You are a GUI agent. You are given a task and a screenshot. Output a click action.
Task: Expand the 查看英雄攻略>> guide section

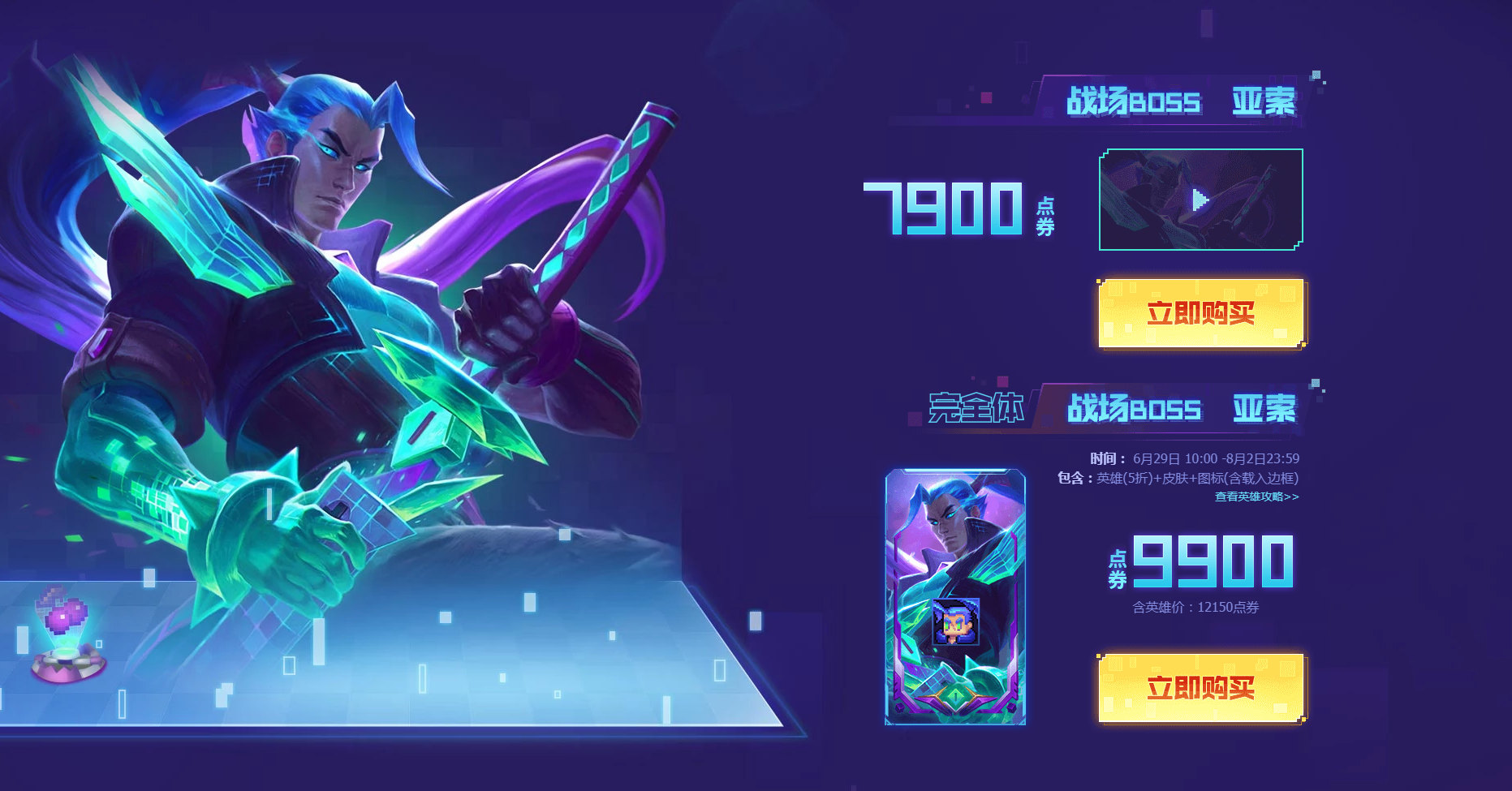pos(1256,496)
